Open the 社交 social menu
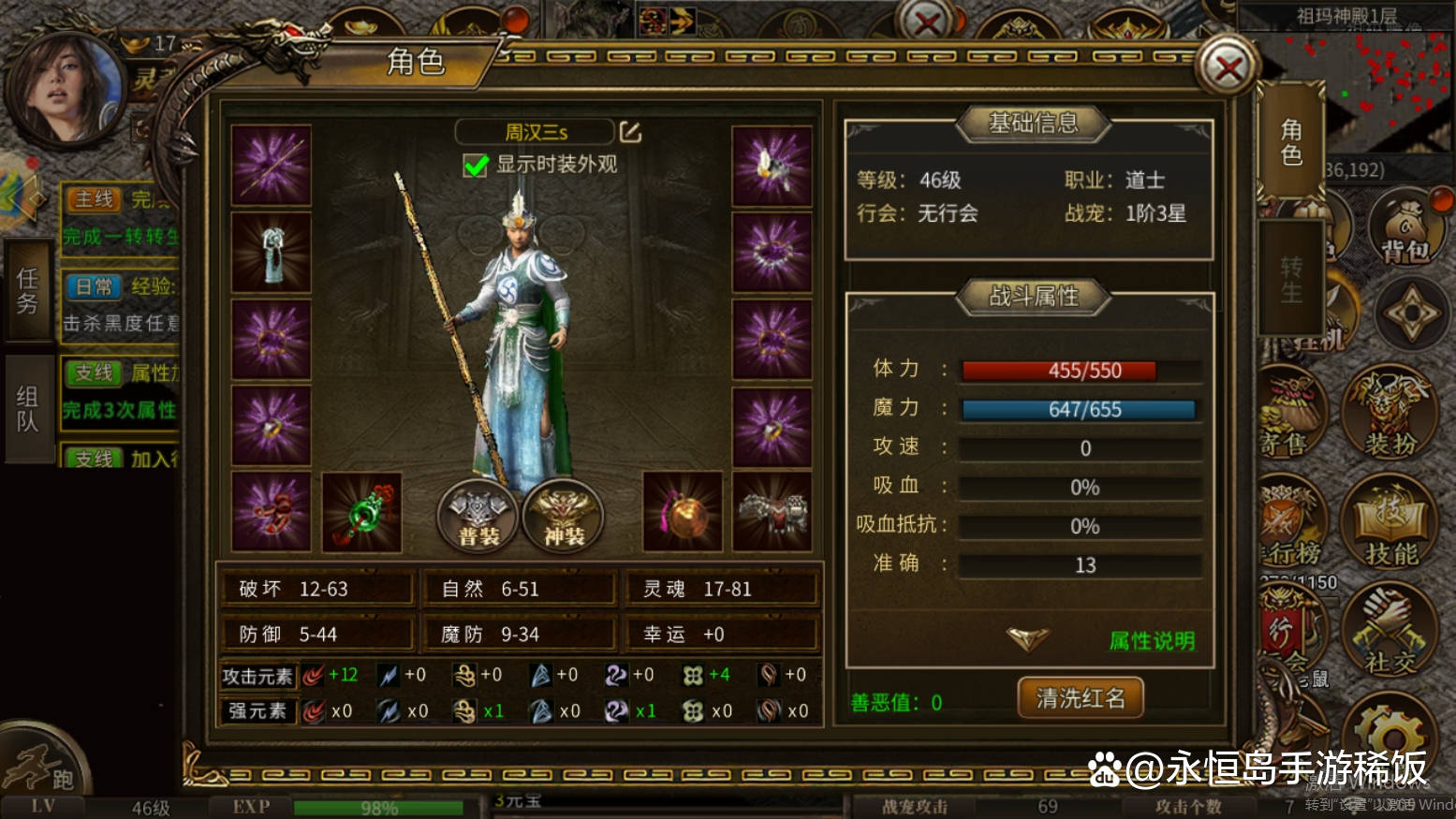1456x819 pixels. (1390, 632)
